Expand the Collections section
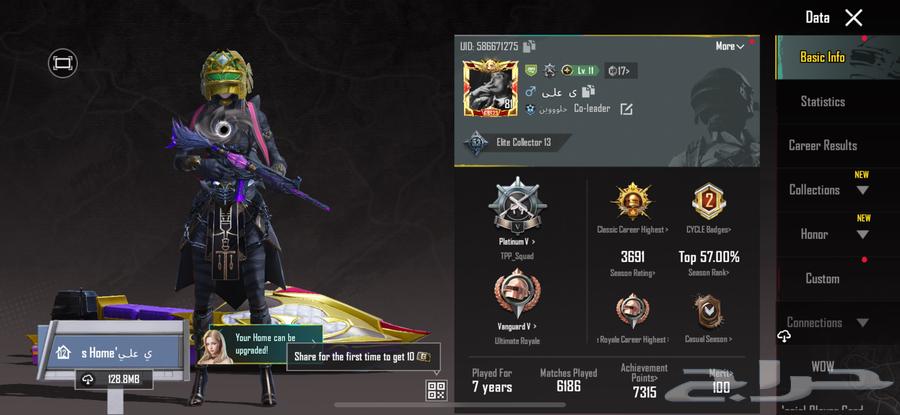900x415 pixels. tap(826, 189)
